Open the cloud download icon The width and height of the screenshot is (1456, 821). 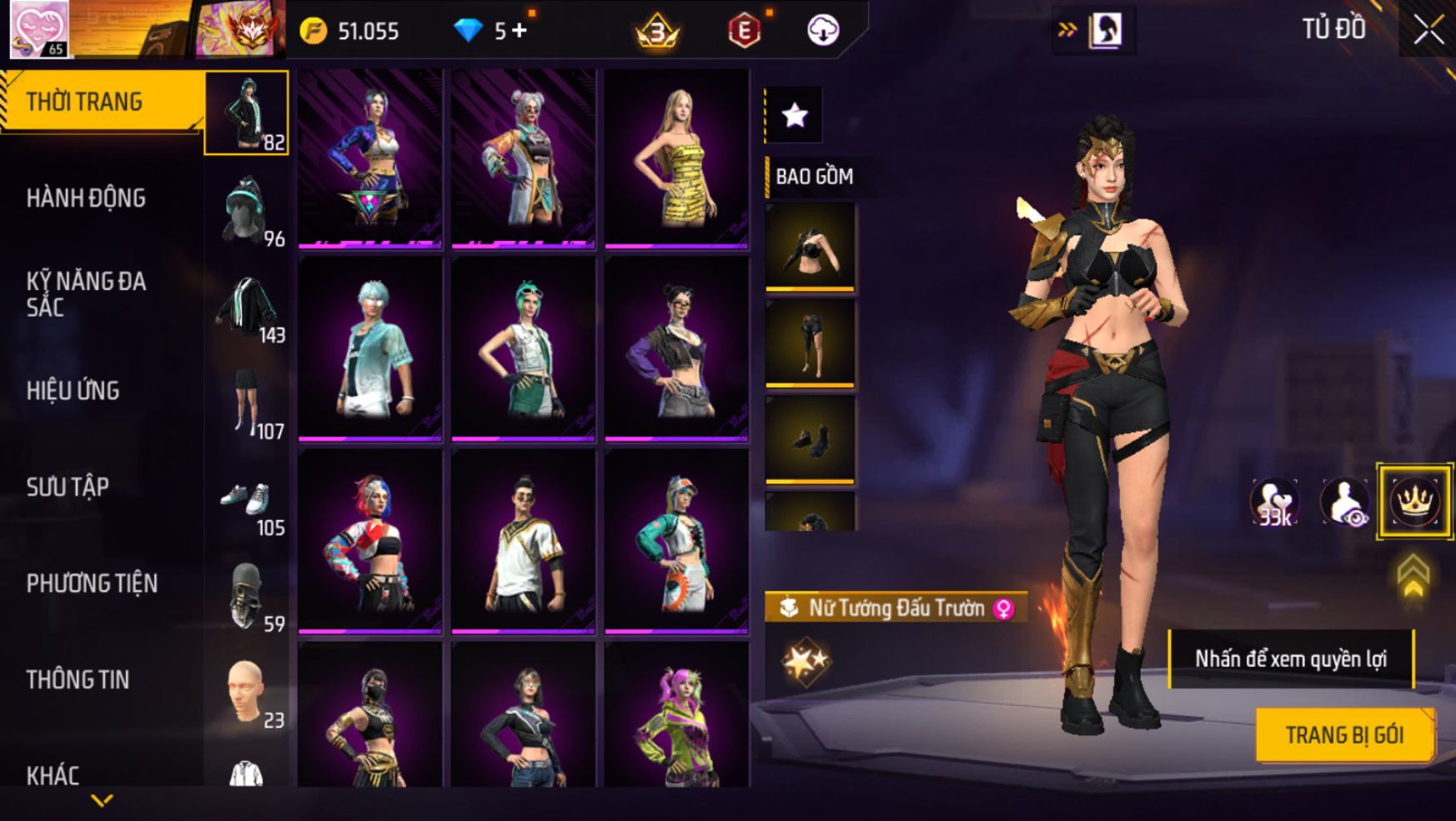822,31
